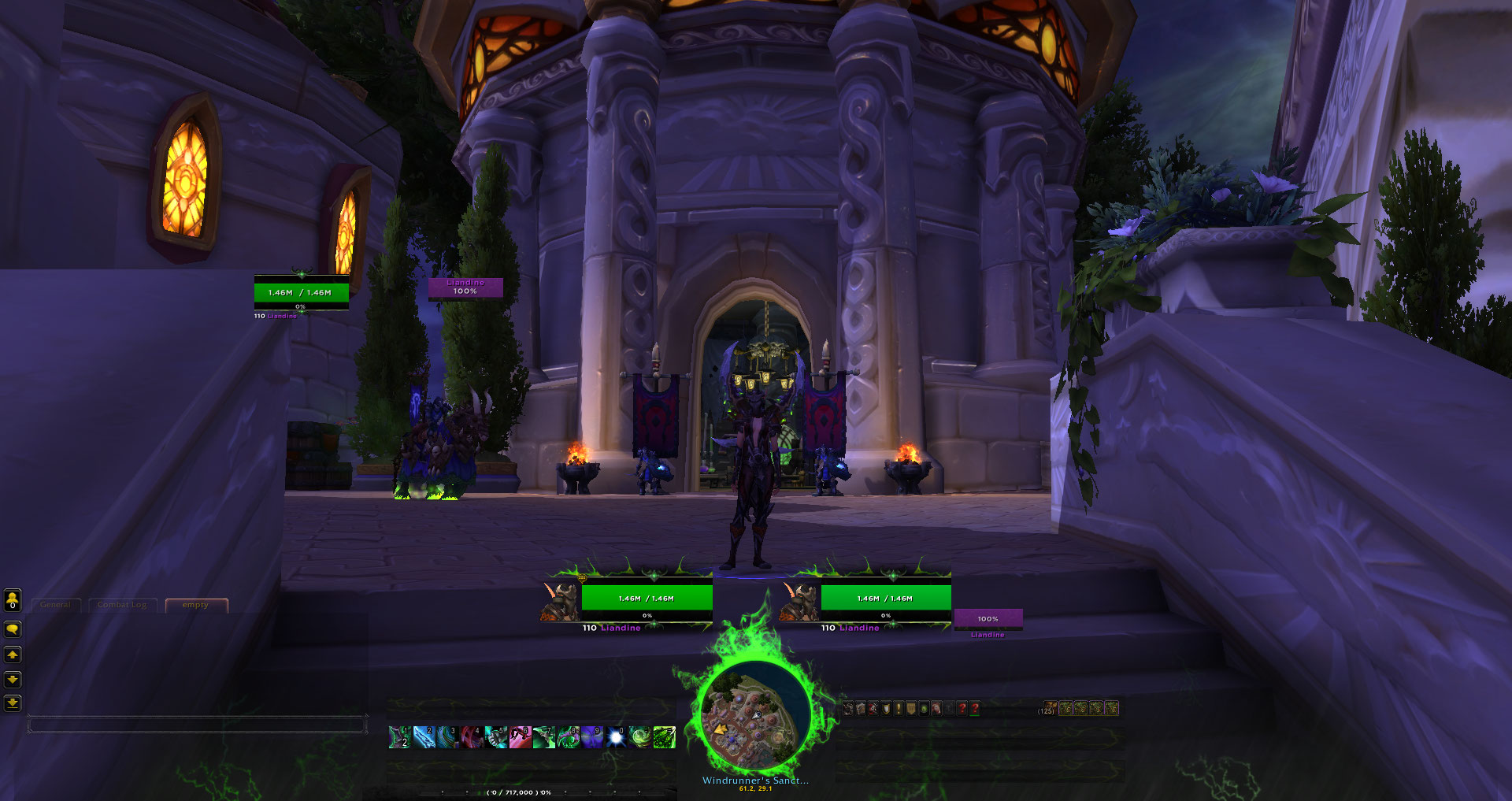Open the Quest Log micro menu icon
This screenshot has height=801, width=1512.
coord(898,707)
